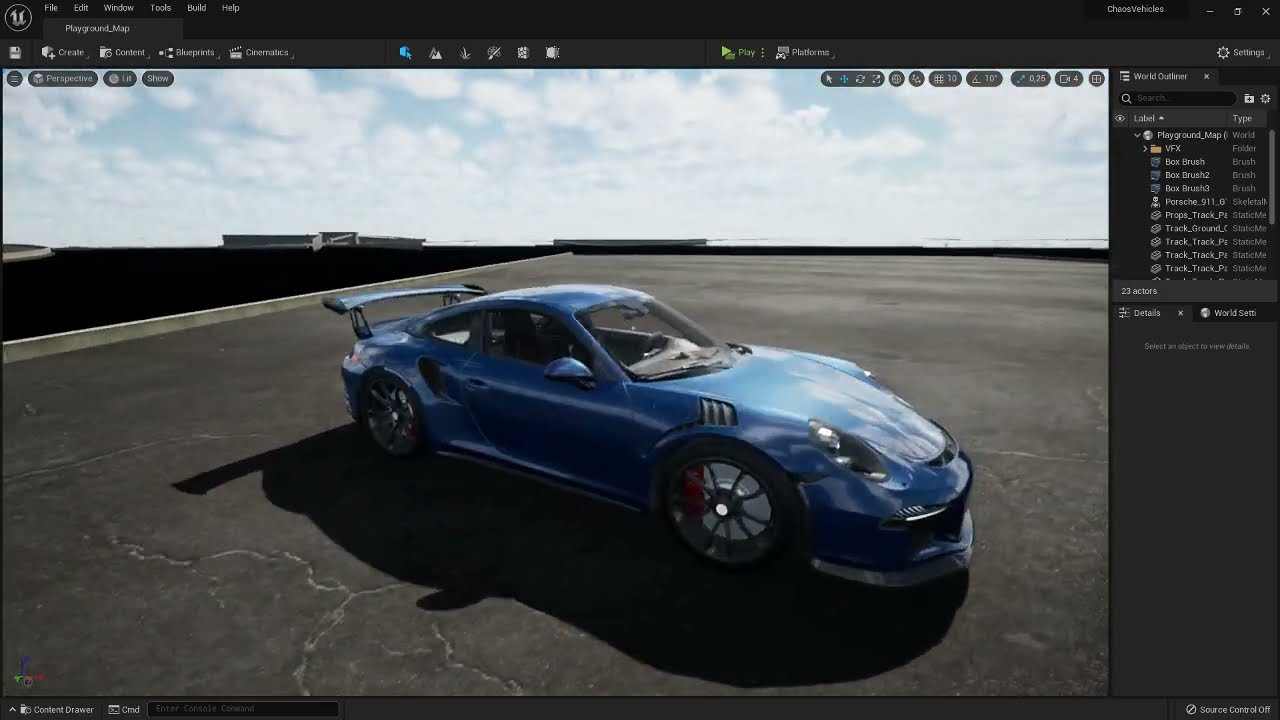The width and height of the screenshot is (1280, 720).
Task: Minimize the editor window
Action: point(1209,11)
